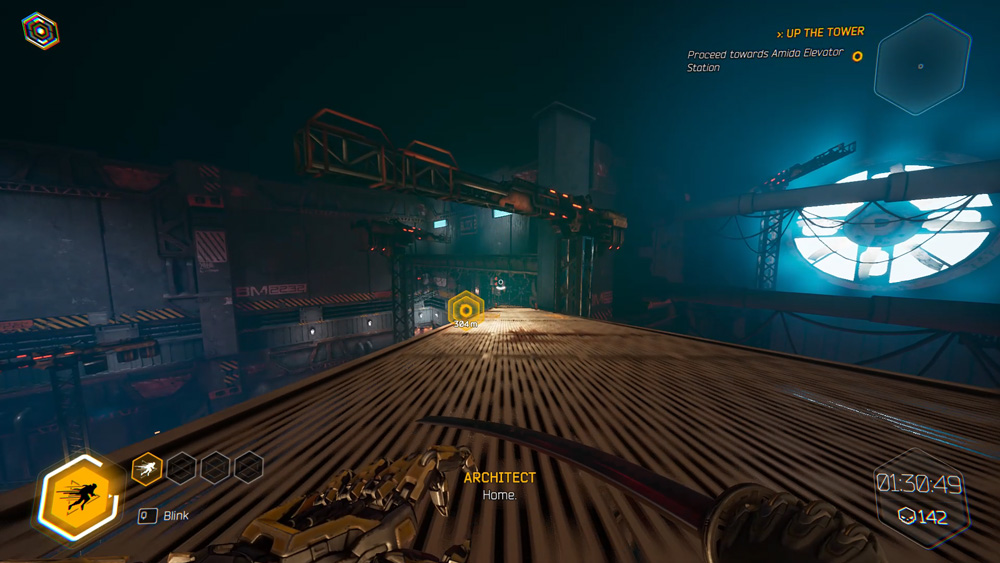
Task: Select the yellow waypoint distance marker
Action: point(465,310)
